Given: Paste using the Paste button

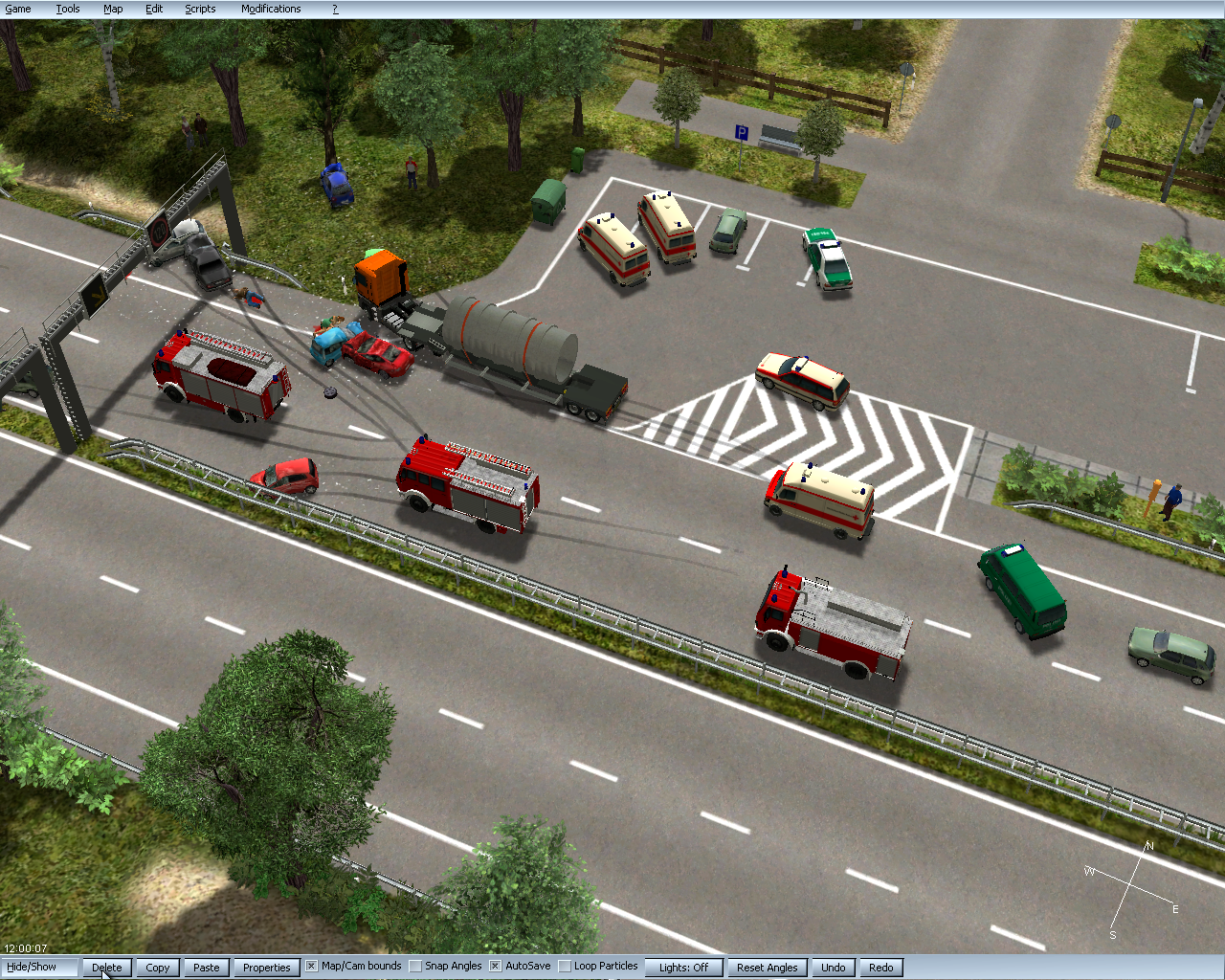Looking at the screenshot, I should pyautogui.click(x=207, y=968).
